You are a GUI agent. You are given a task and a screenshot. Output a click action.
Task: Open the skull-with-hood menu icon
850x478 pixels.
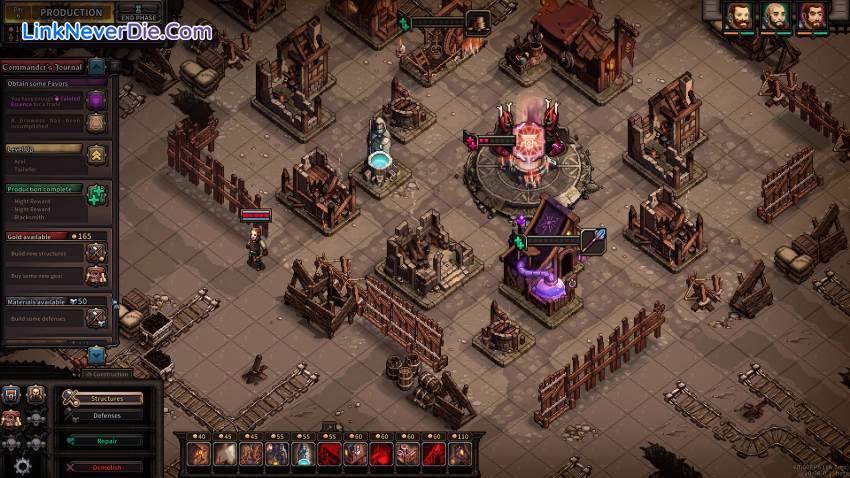coord(36,394)
